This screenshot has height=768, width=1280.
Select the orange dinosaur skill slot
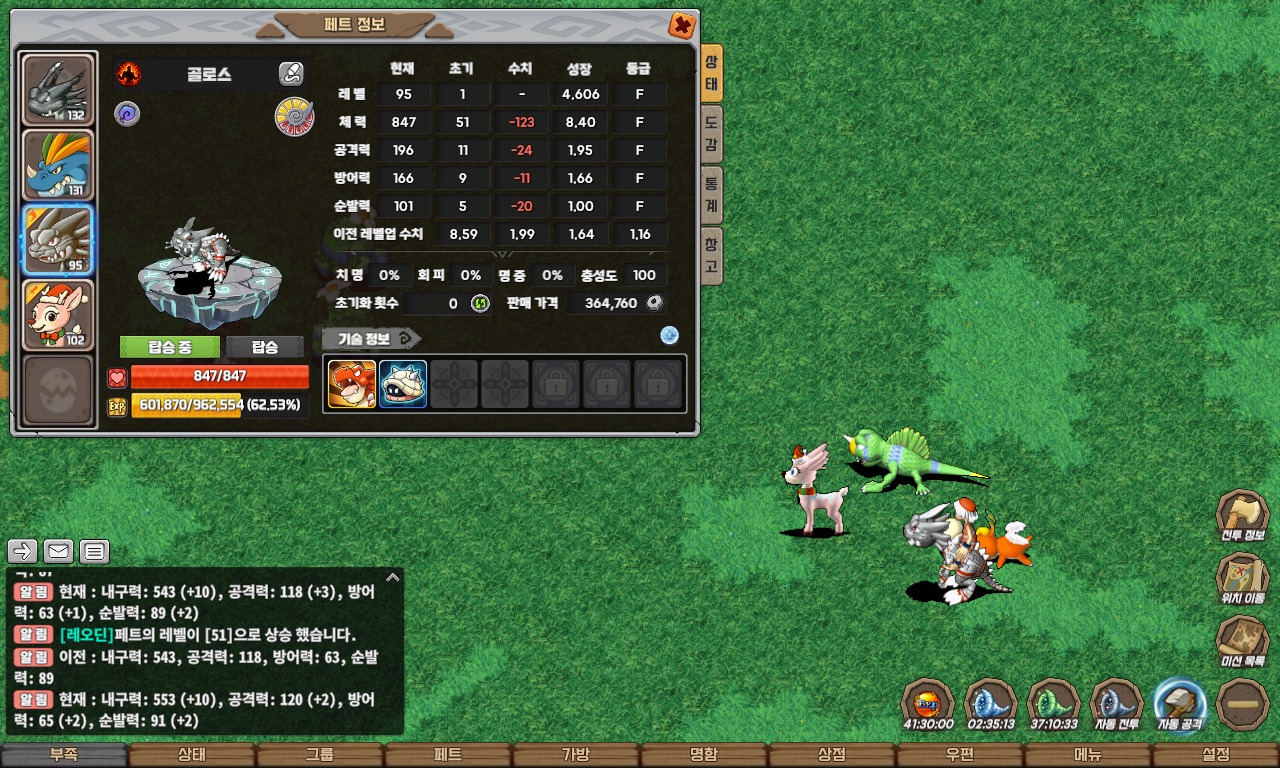click(352, 384)
